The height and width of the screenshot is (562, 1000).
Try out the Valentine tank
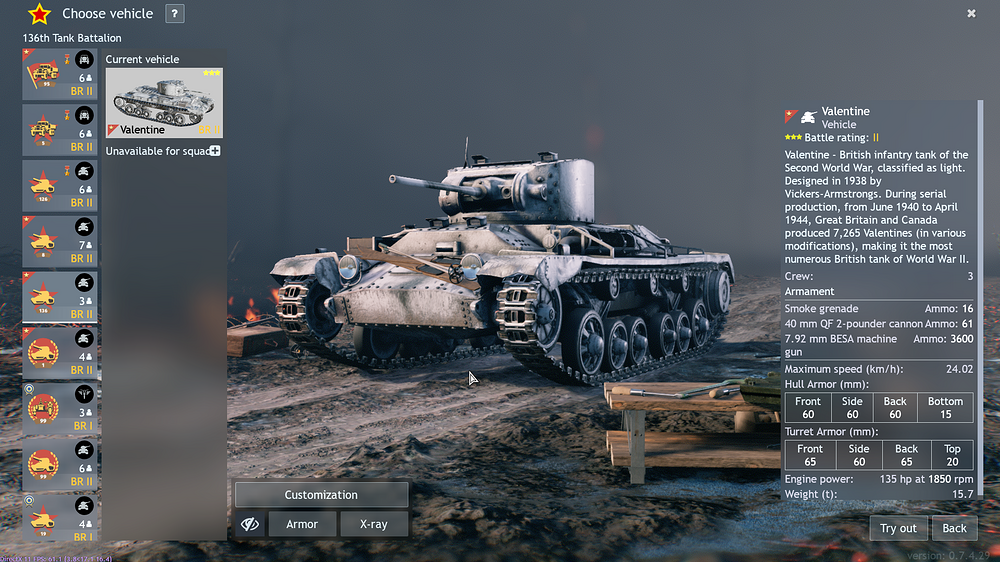coord(897,528)
